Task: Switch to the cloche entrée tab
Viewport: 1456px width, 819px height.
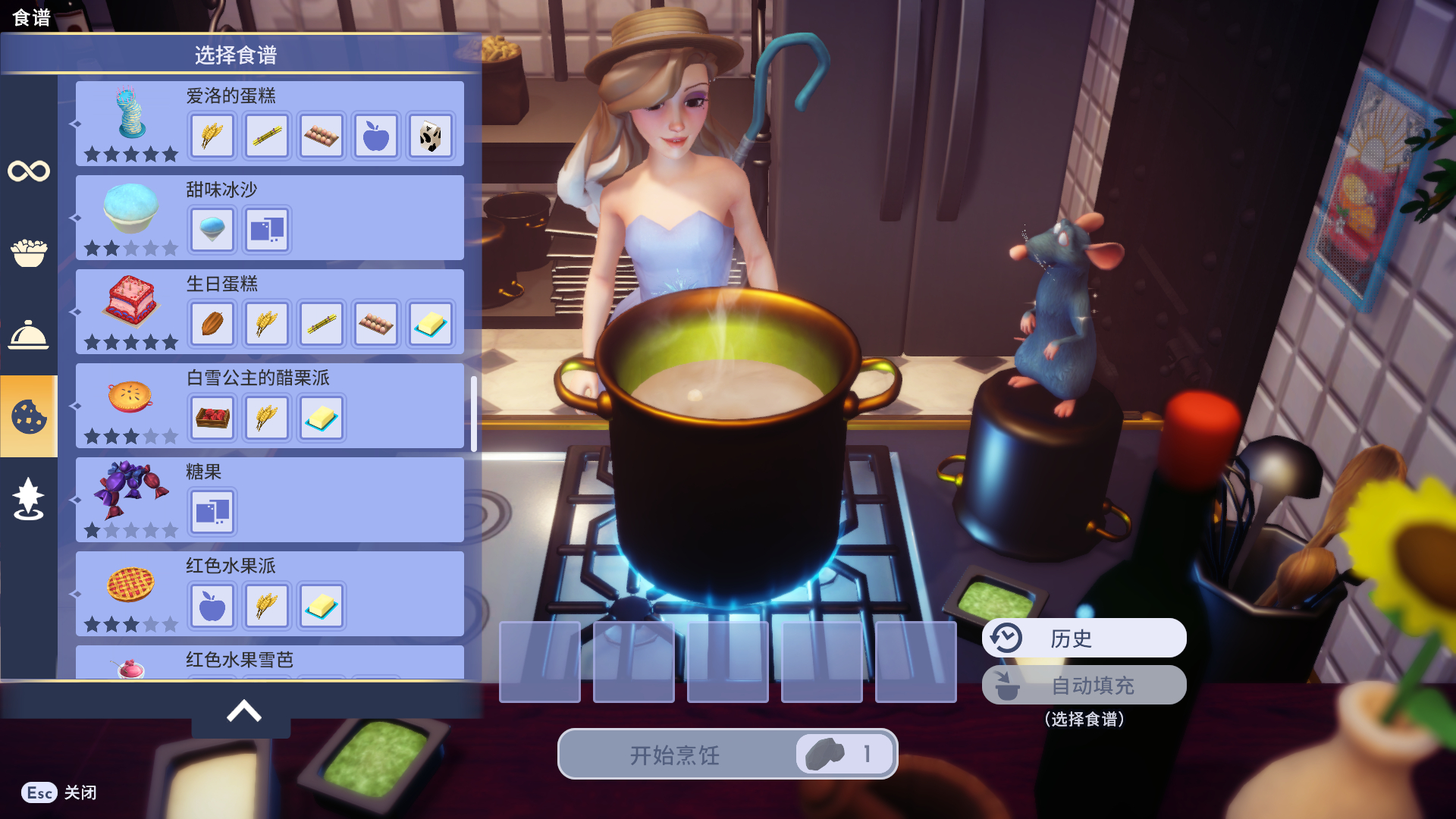Action: tap(29, 334)
